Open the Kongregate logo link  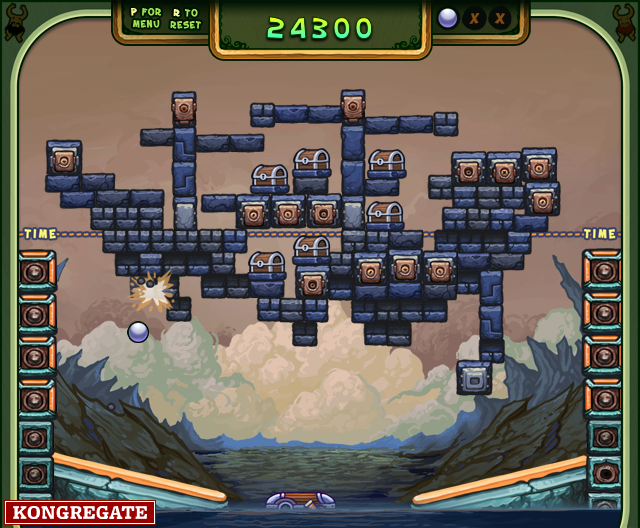tap(80, 513)
